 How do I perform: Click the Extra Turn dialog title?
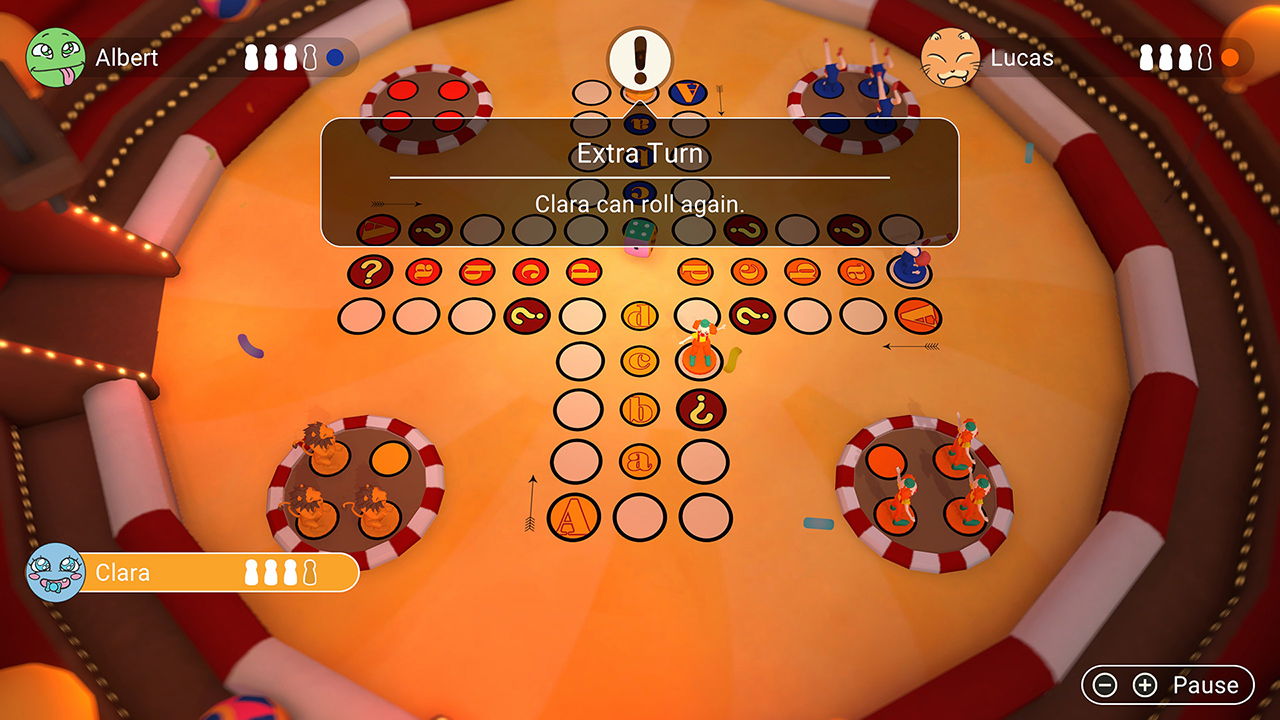[640, 154]
